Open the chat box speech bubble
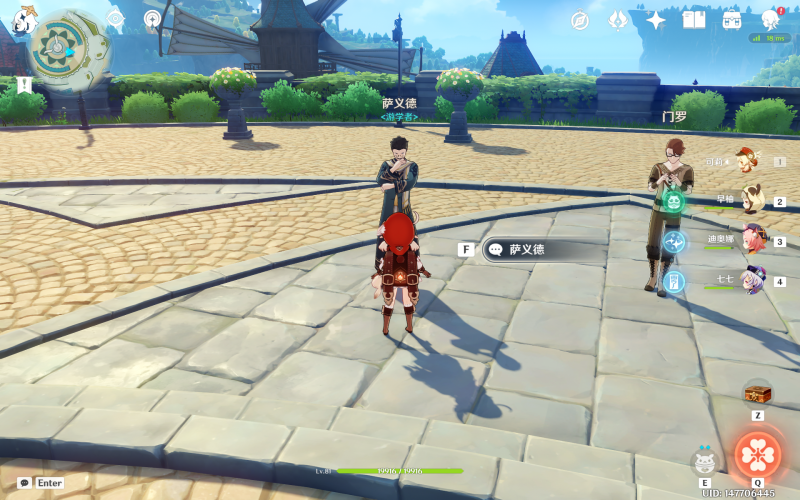This screenshot has width=800, height=500. (24, 482)
